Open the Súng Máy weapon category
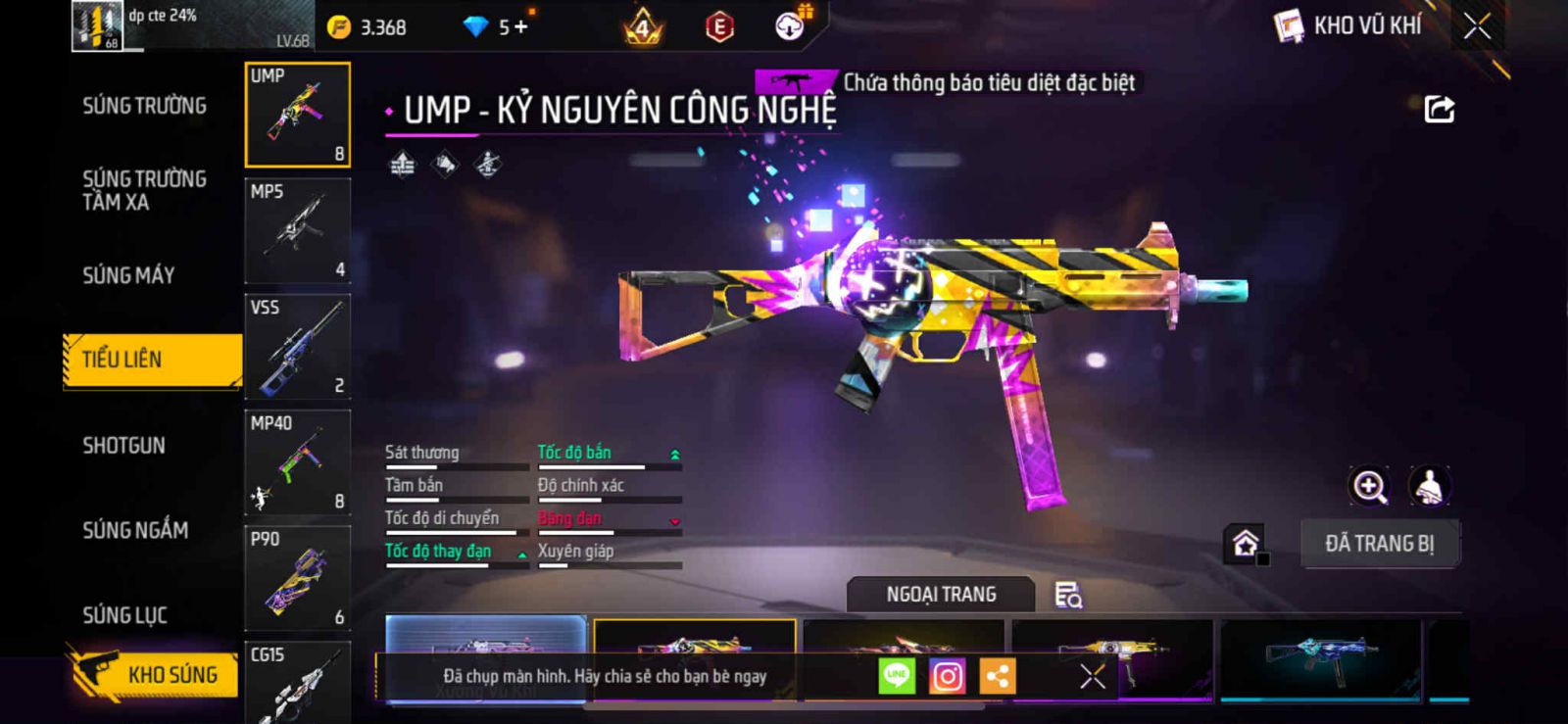 coord(128,275)
